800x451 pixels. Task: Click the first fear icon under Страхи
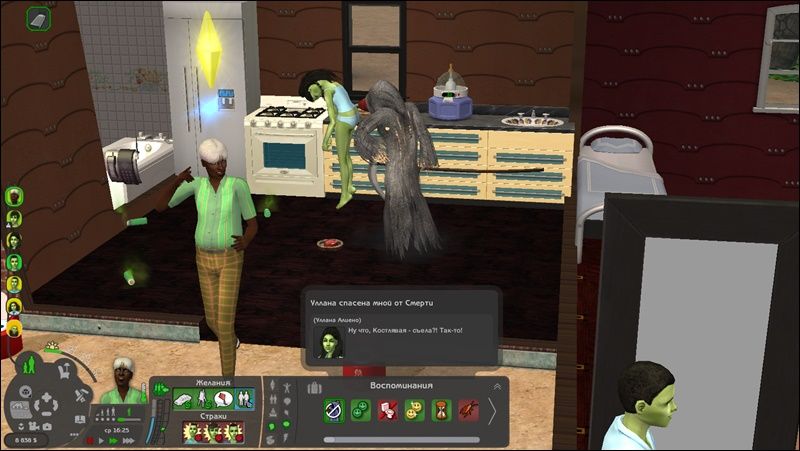tap(191, 433)
